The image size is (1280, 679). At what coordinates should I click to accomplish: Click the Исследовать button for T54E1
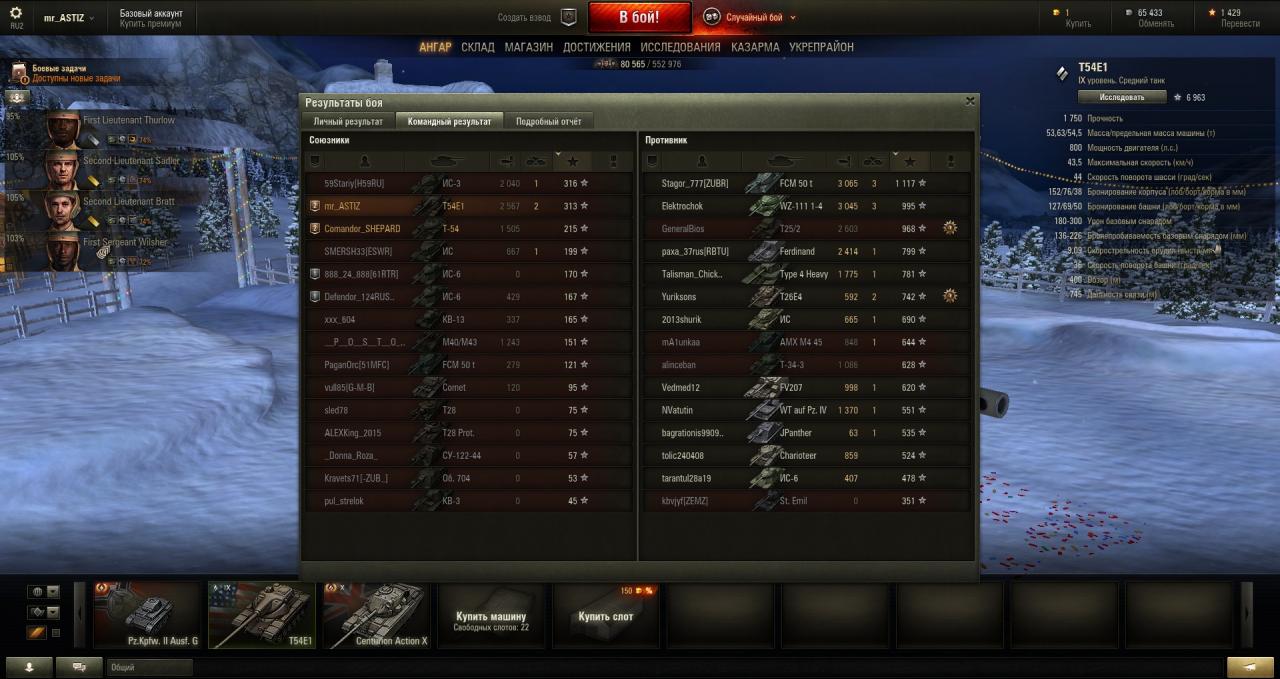(x=1122, y=97)
